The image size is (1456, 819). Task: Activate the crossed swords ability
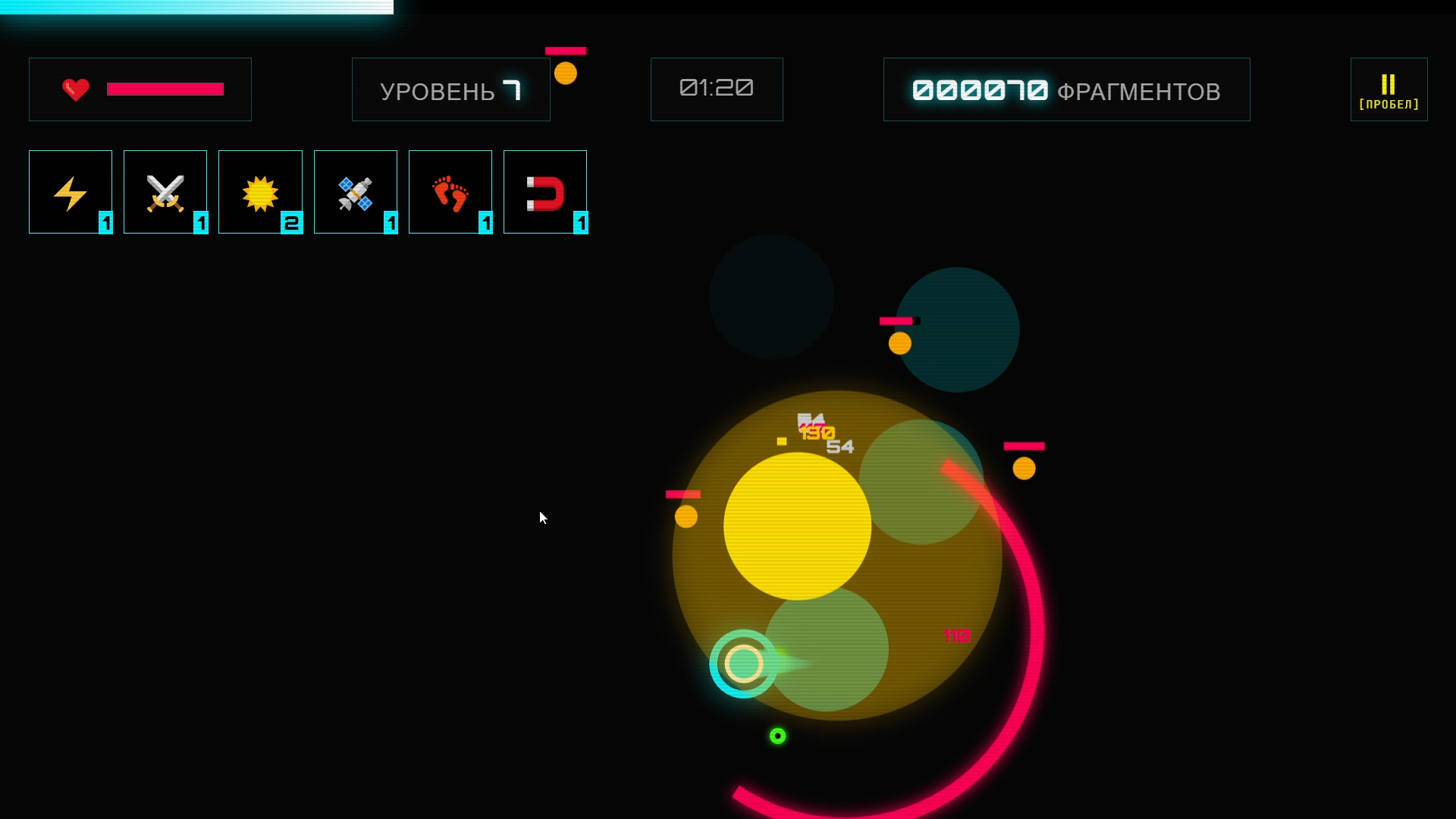(165, 191)
